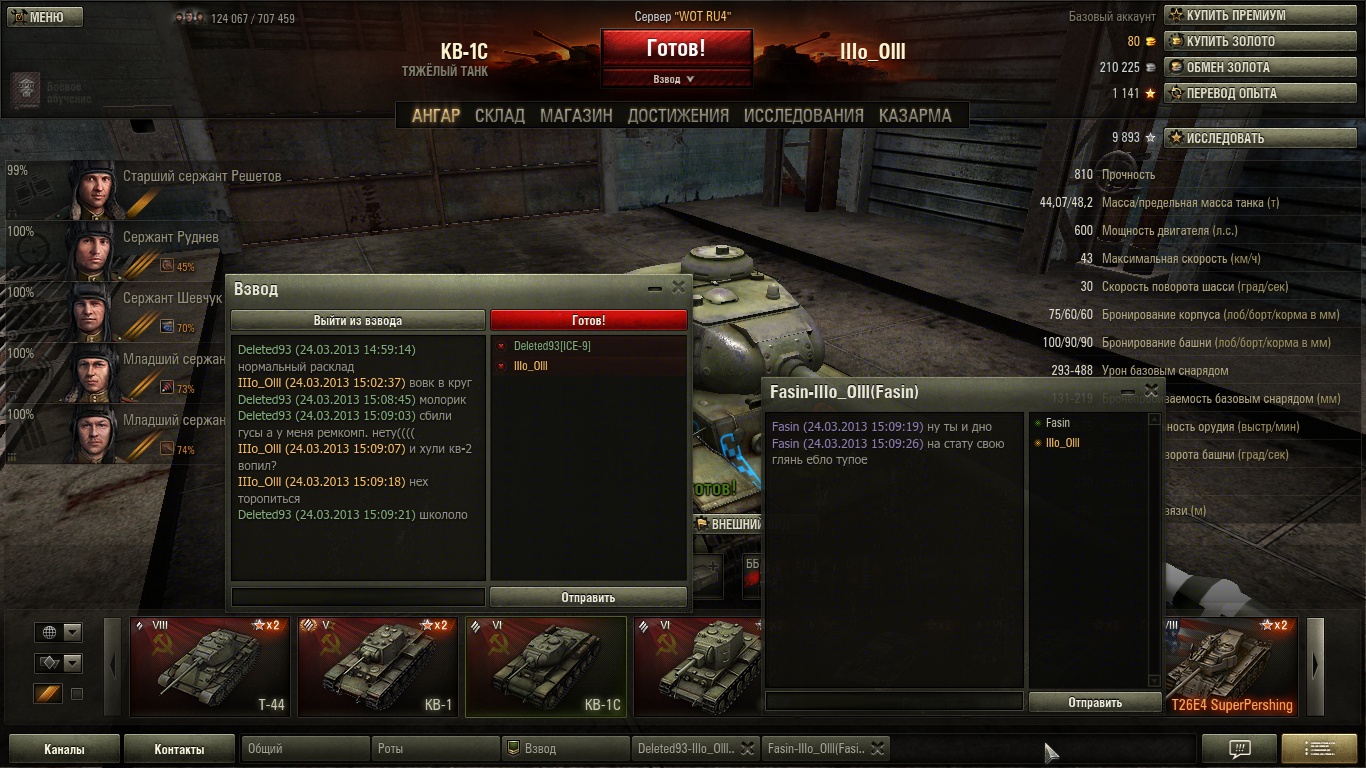
Task: Open the МАГАЗИН tab
Action: coord(576,115)
